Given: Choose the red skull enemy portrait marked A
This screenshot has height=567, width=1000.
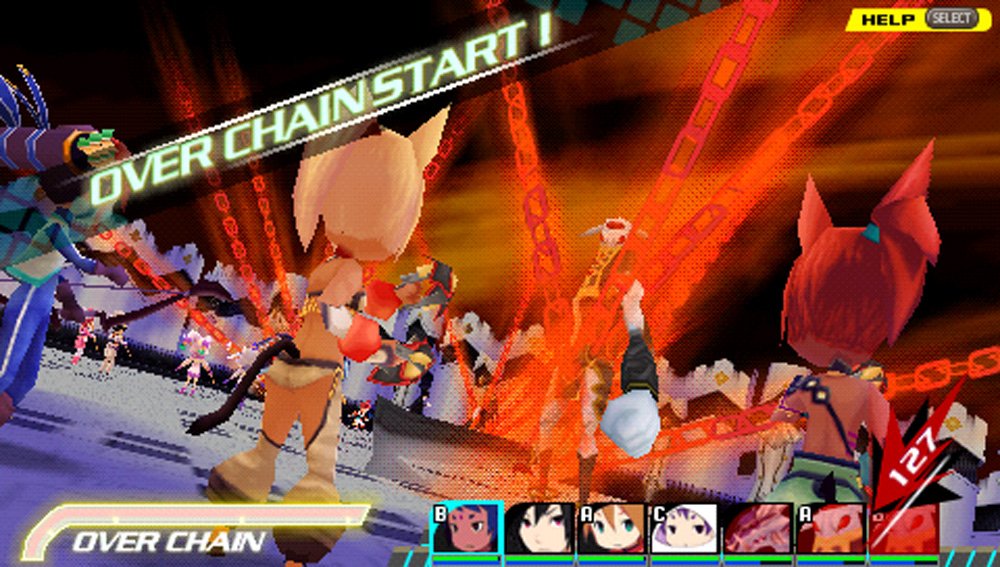Looking at the screenshot, I should [x=830, y=528].
